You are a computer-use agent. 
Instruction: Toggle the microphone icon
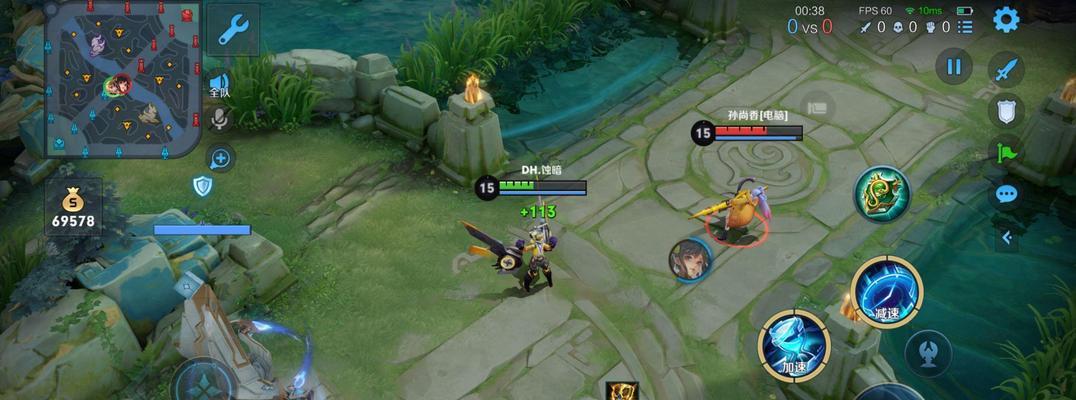[x=219, y=120]
